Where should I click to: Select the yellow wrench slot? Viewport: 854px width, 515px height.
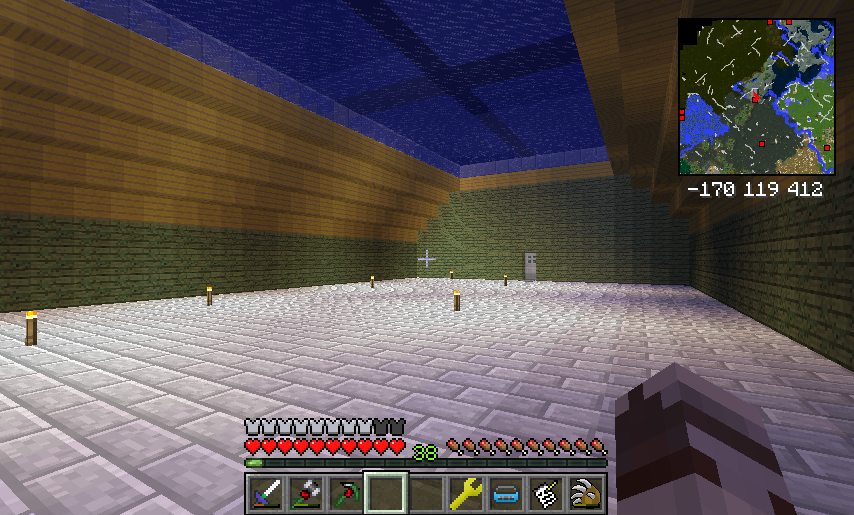click(466, 492)
